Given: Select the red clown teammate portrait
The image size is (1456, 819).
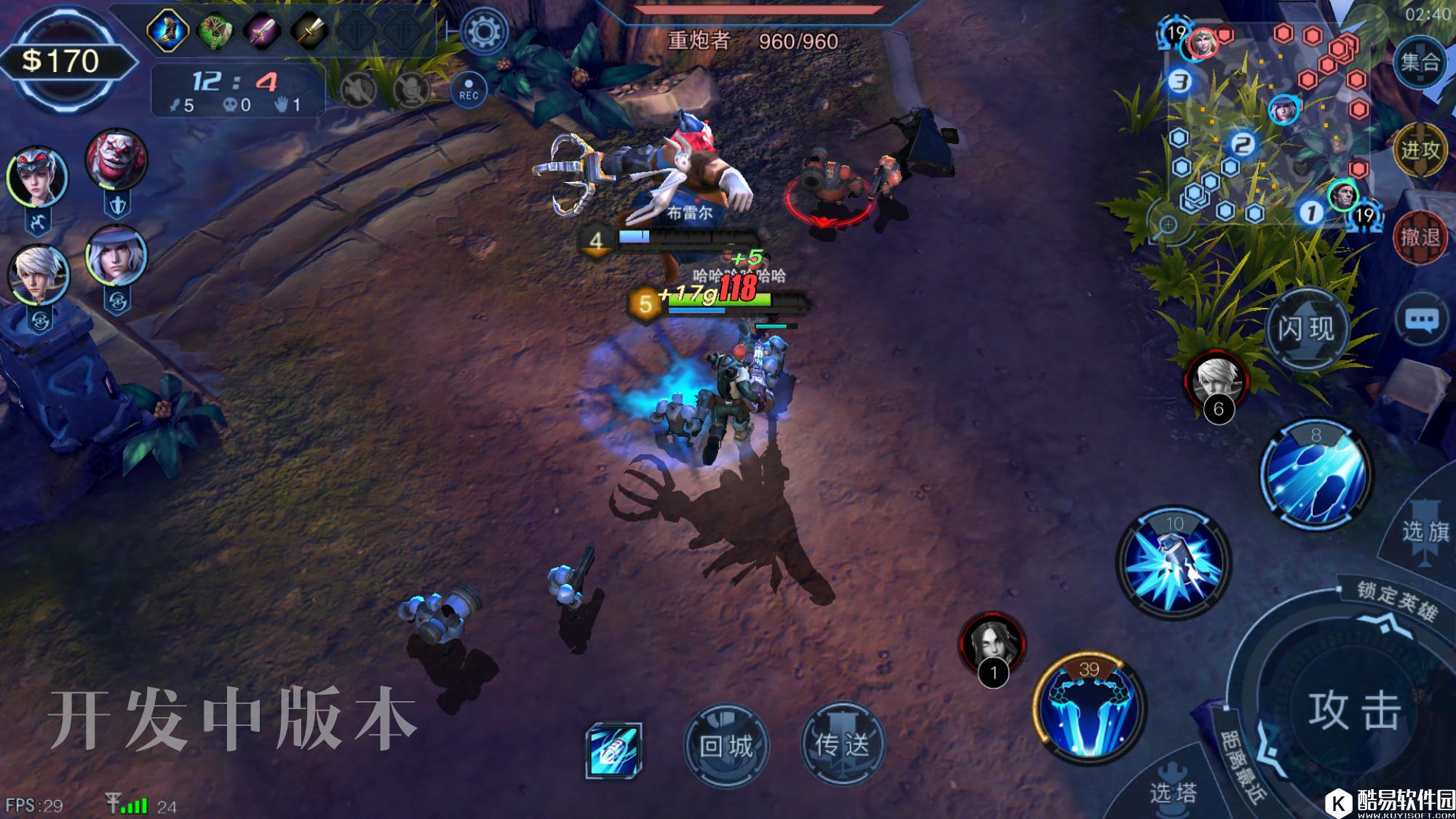Looking at the screenshot, I should coord(116,160).
